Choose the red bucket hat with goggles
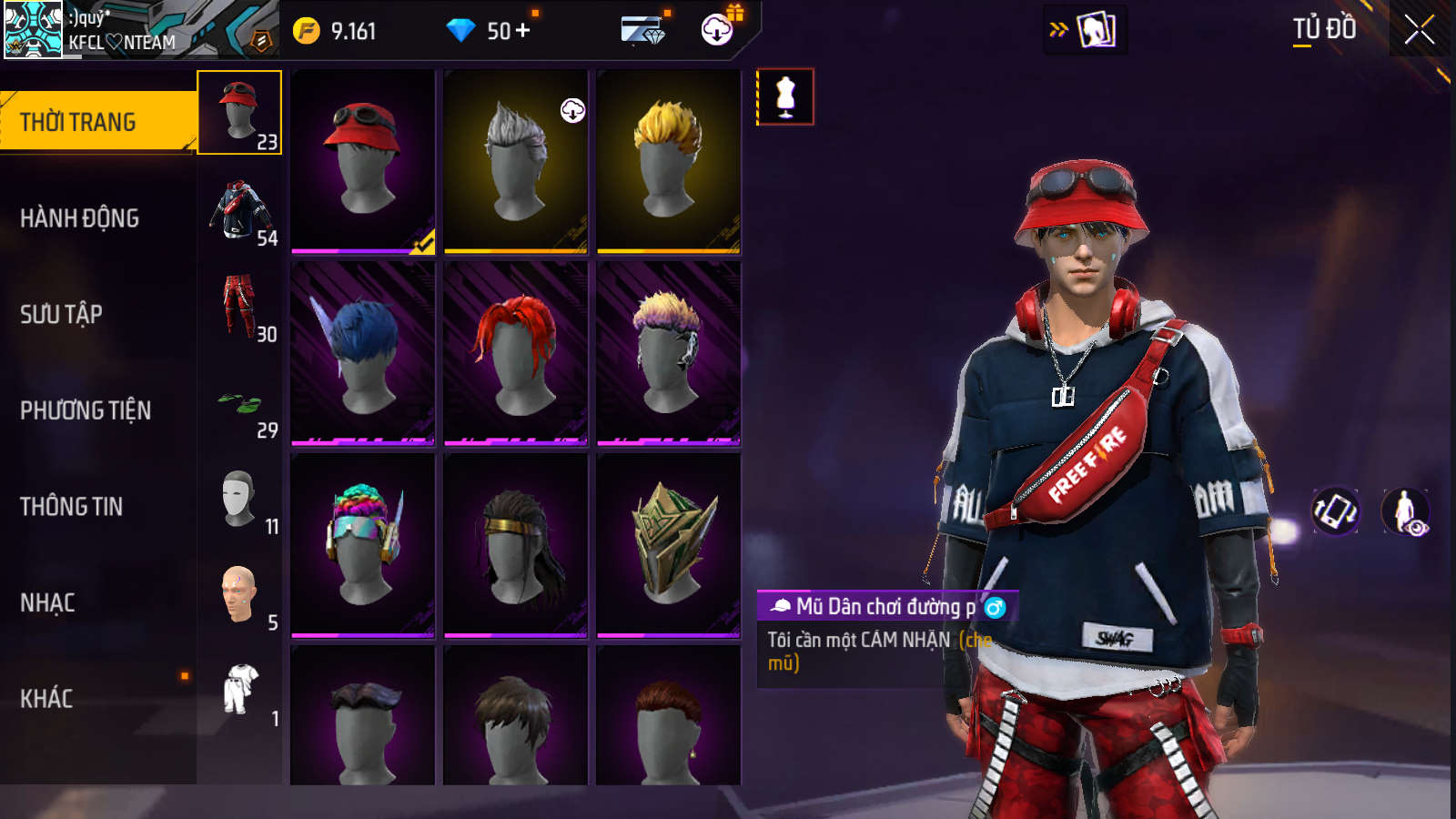The image size is (1456, 819). (x=363, y=161)
